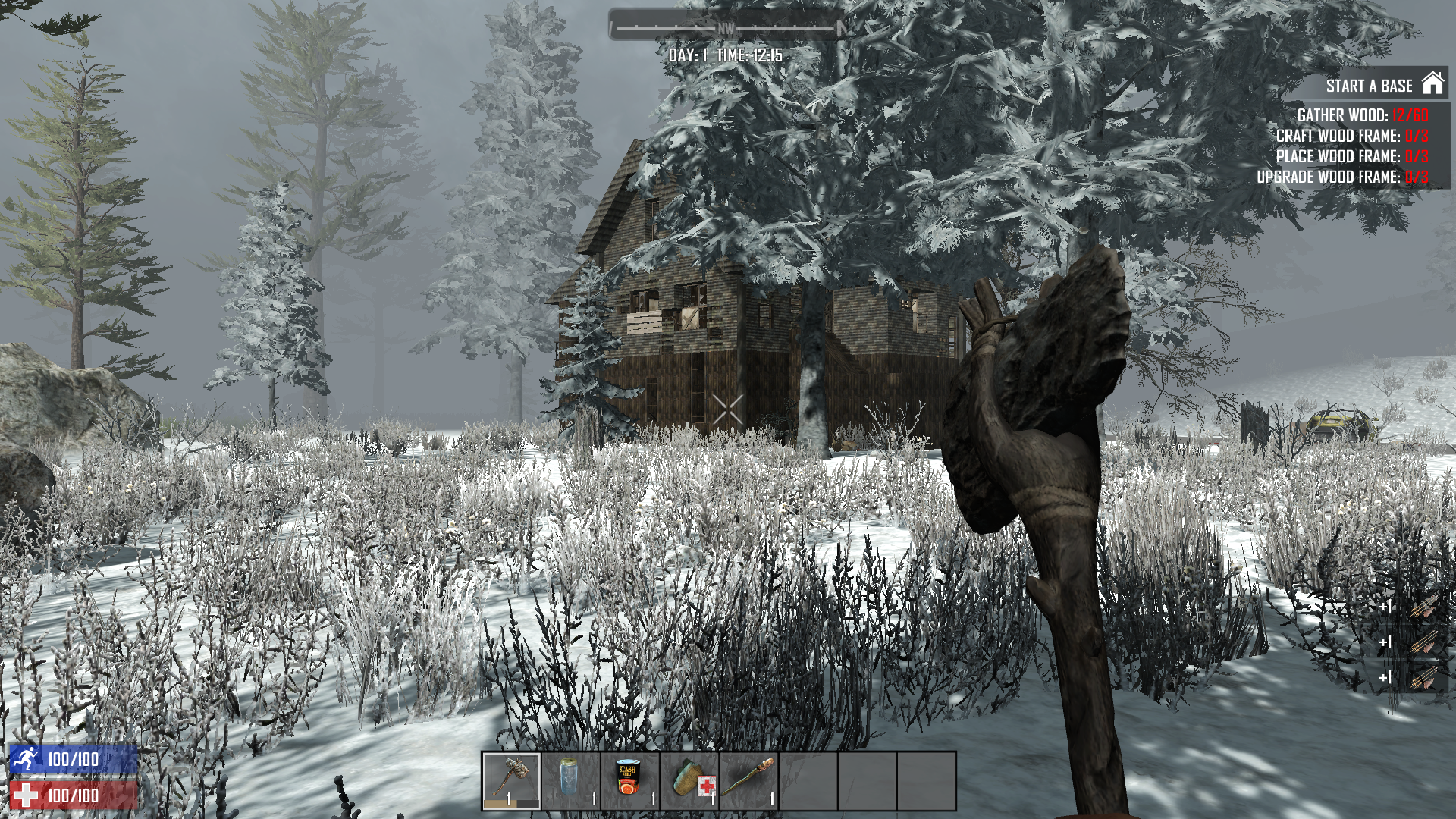Choose the can of chili slot
This screenshot has width=1456, height=819.
point(629,781)
